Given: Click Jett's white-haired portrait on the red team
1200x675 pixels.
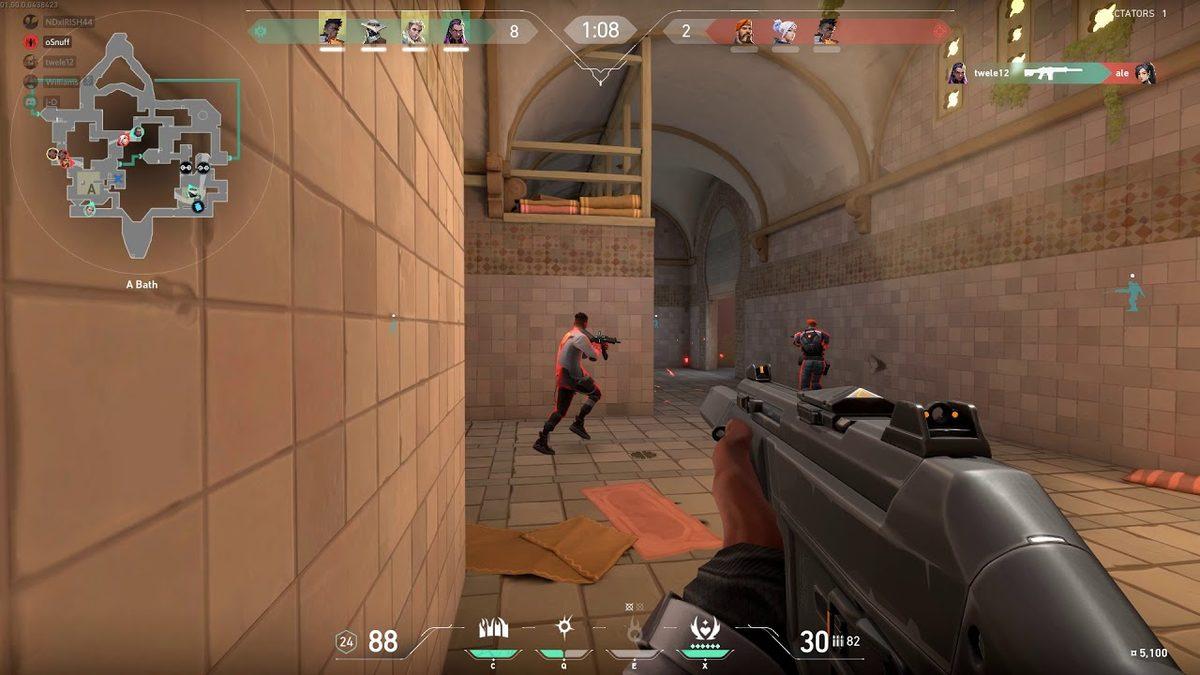Looking at the screenshot, I should pos(785,32).
